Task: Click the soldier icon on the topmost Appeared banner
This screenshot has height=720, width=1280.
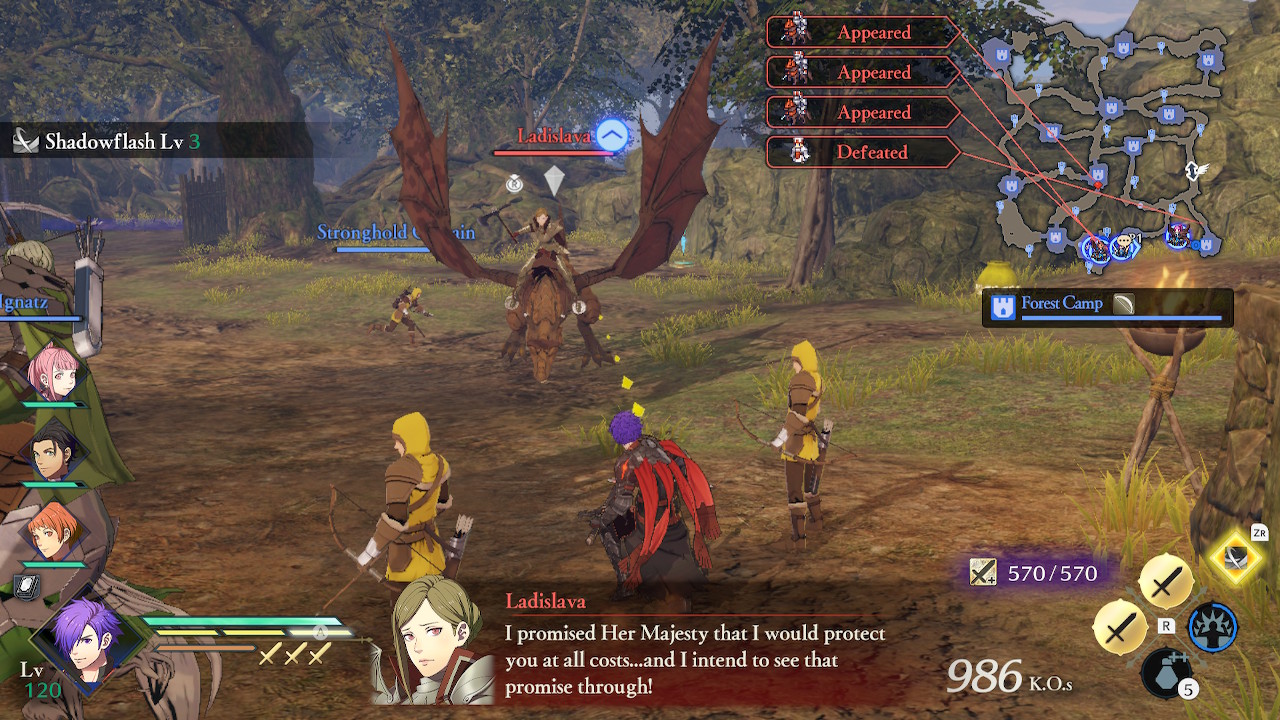Action: (x=793, y=32)
